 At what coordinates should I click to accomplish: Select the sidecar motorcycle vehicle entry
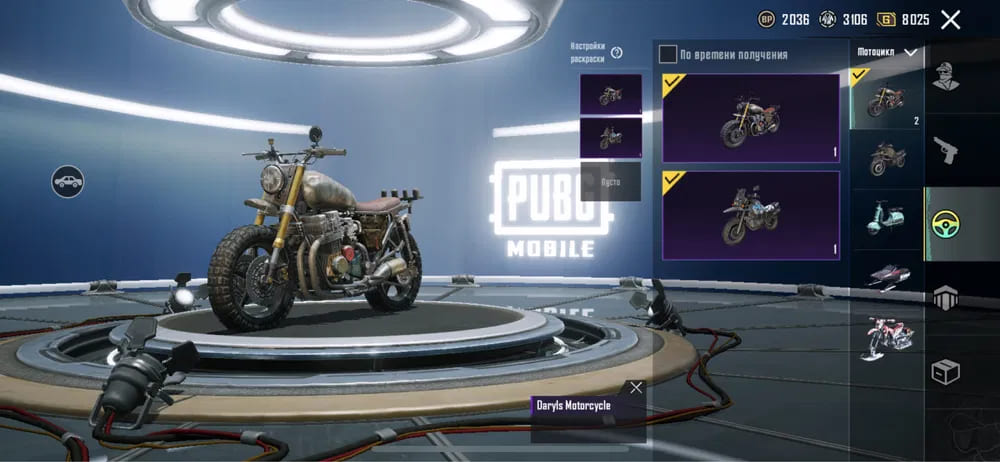(x=886, y=158)
